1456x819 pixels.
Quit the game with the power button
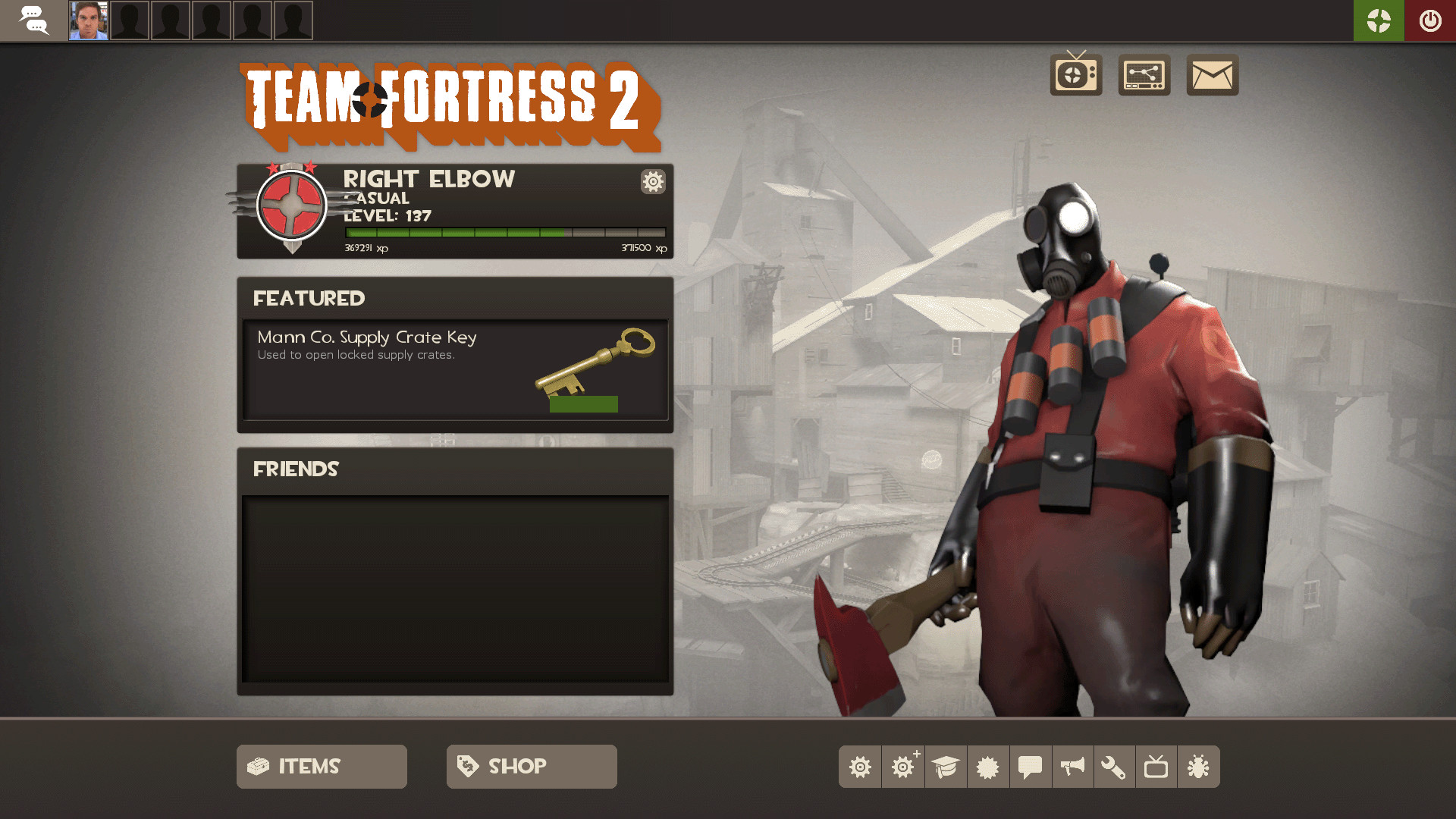coord(1430,20)
